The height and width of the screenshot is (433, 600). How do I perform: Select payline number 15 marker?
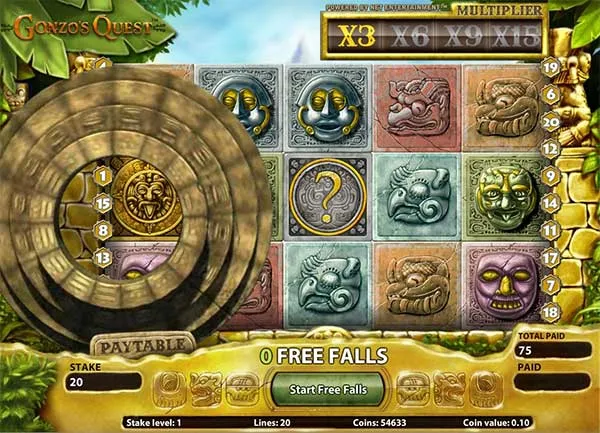102,203
